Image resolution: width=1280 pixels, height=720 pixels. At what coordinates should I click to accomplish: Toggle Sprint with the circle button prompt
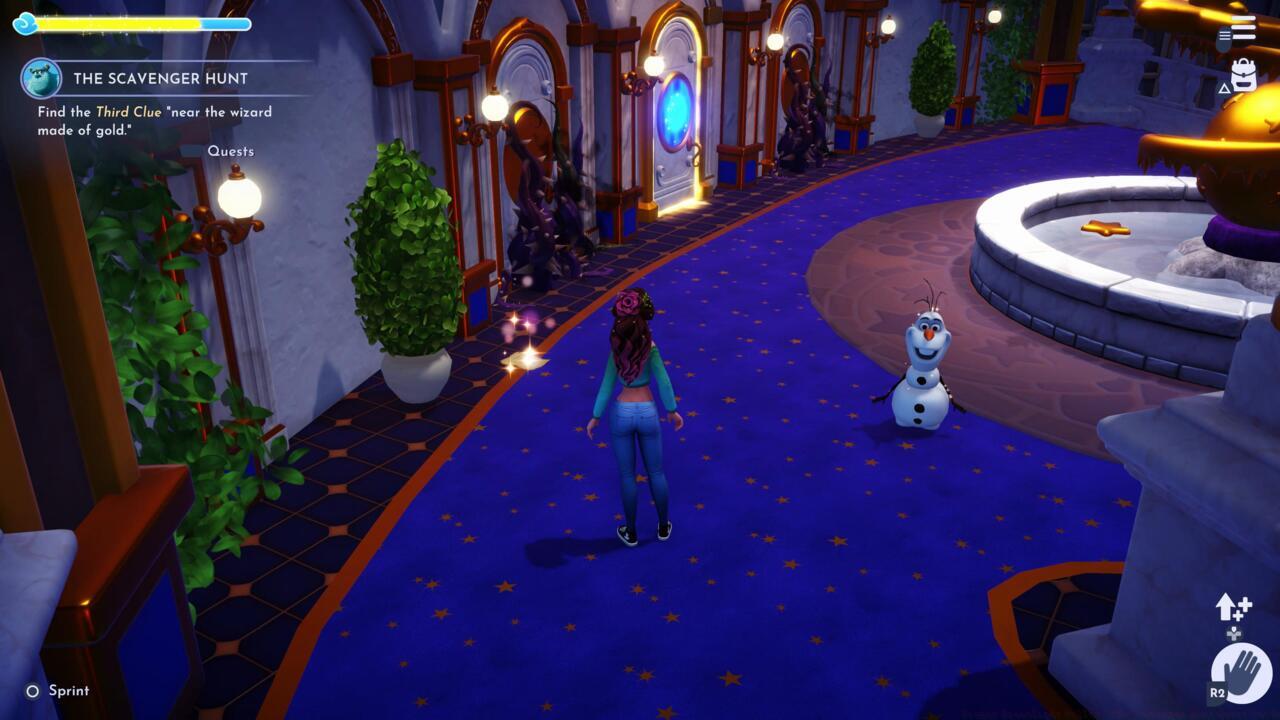33,690
